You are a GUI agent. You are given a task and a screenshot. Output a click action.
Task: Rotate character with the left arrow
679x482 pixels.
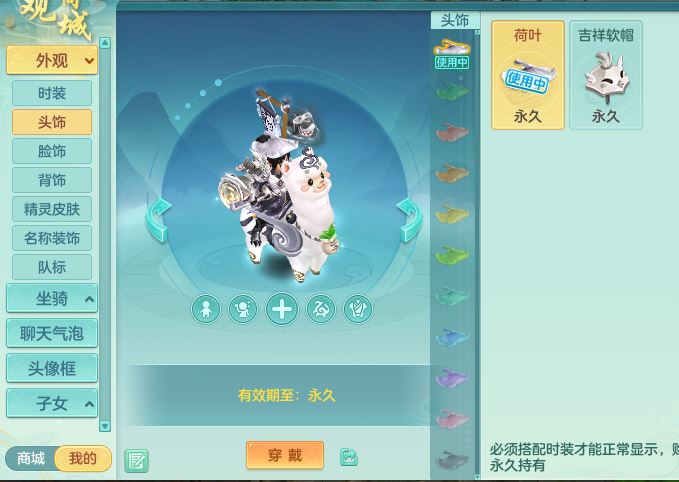click(x=159, y=219)
